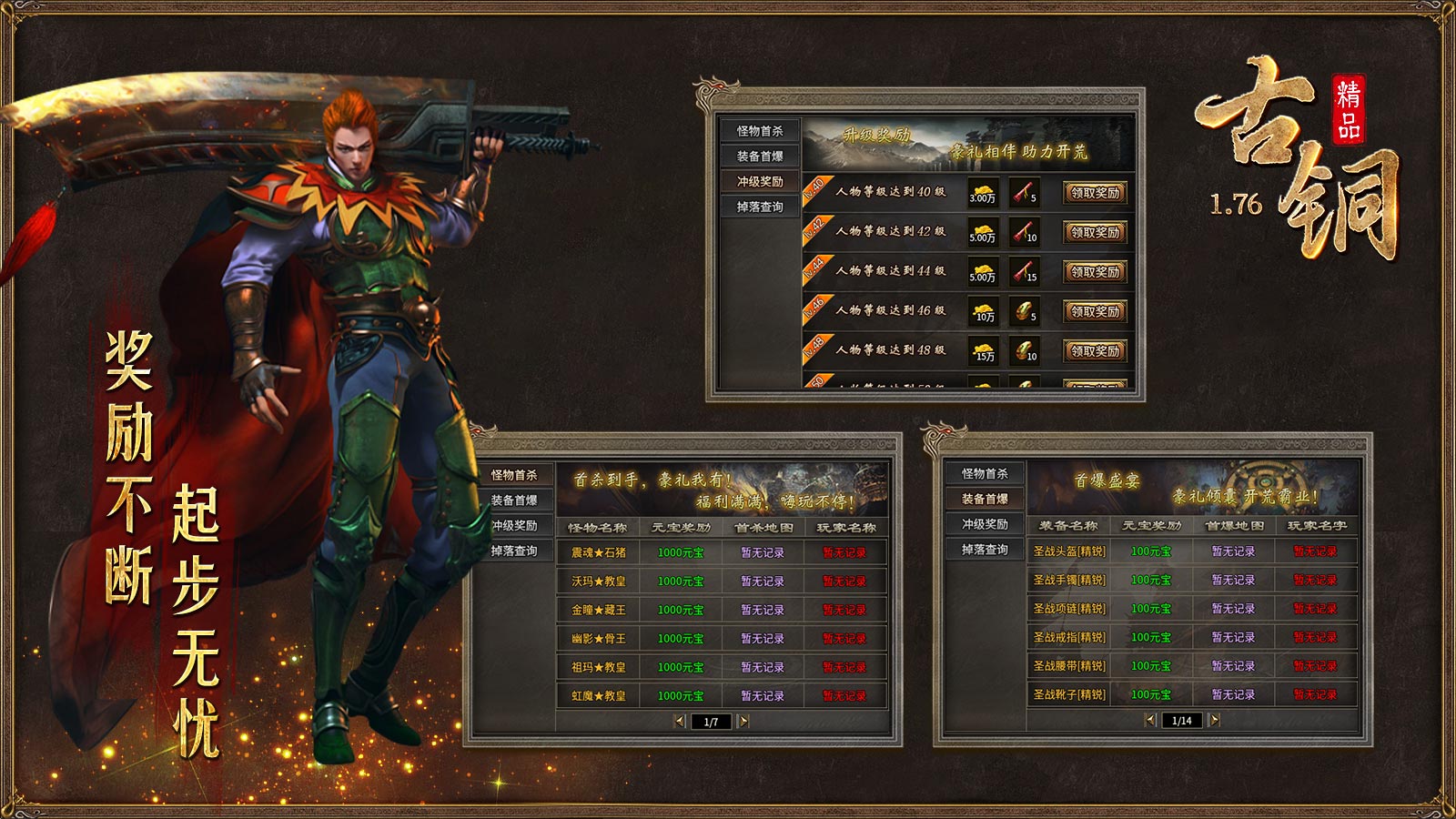Select 怪物首杀 tab in the 升级奖励 panel
This screenshot has height=819, width=1456.
click(x=760, y=131)
